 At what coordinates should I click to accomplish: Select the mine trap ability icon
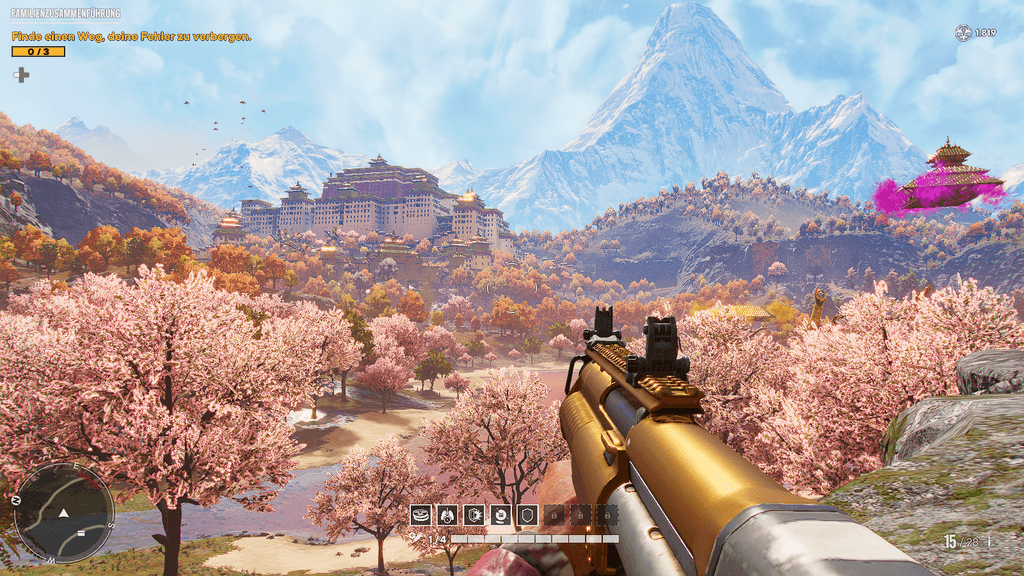point(421,515)
